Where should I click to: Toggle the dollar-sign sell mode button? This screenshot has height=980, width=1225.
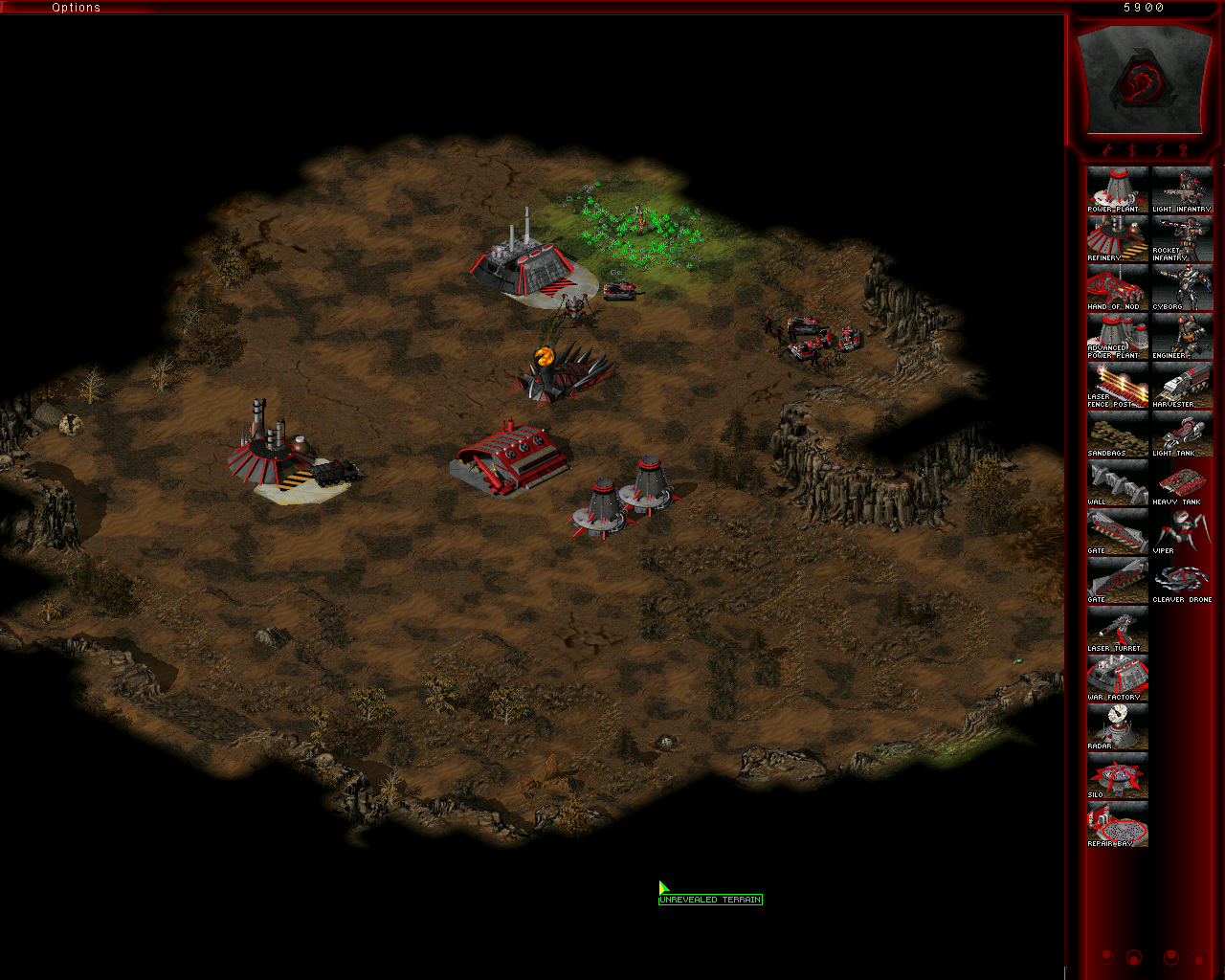1132,150
